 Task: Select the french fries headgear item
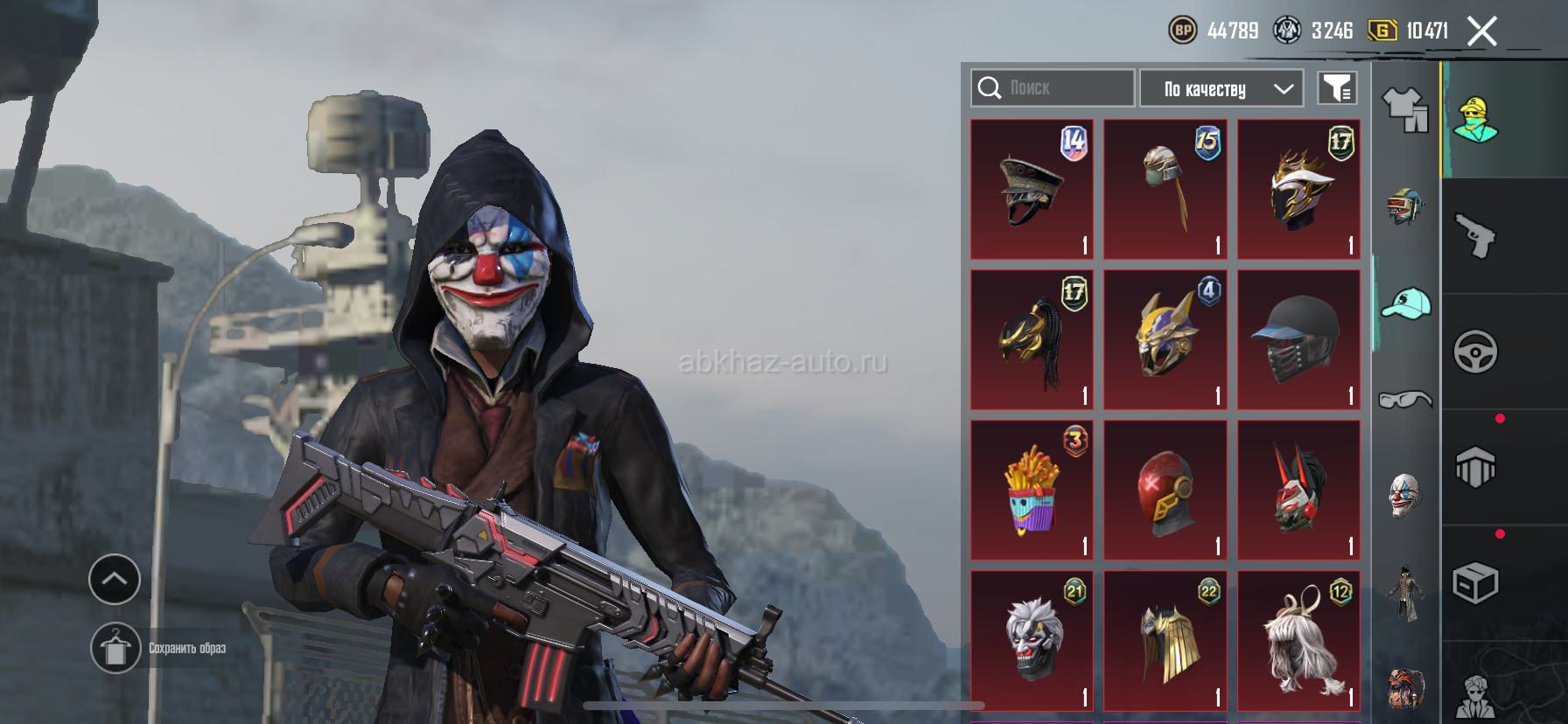click(1032, 491)
